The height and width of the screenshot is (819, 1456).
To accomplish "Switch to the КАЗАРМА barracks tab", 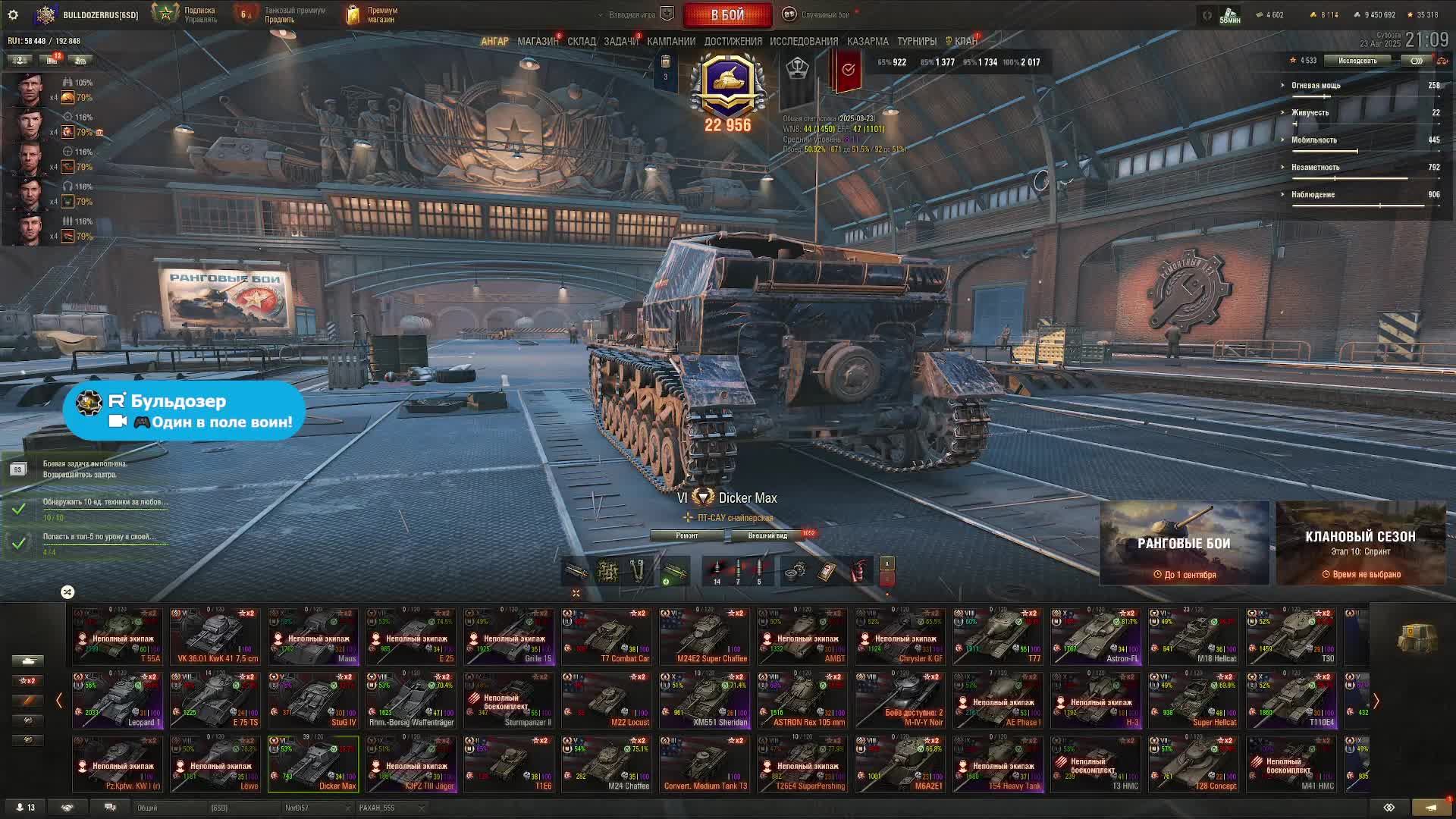I will [867, 42].
